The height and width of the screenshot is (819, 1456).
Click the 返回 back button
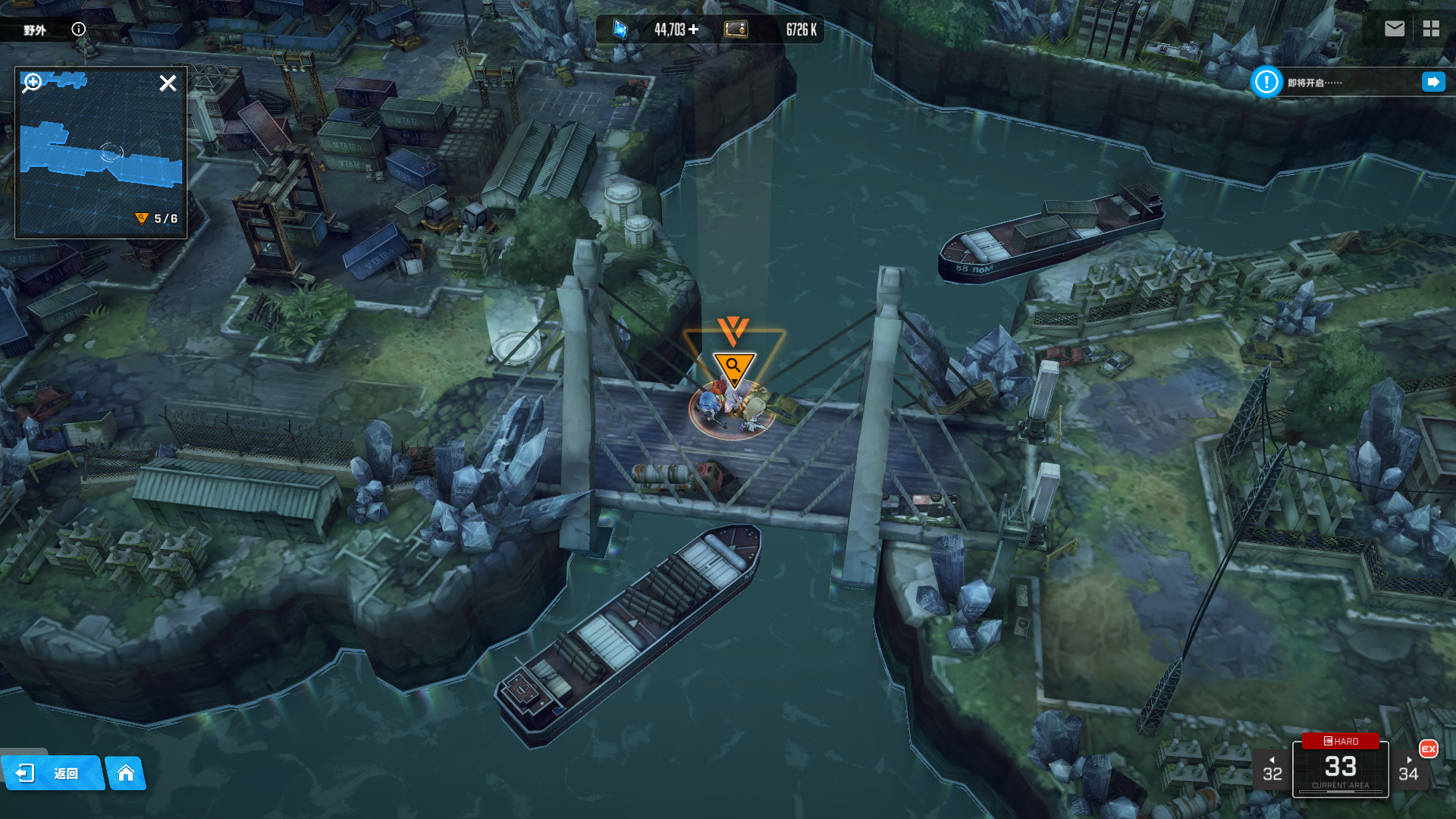[52, 773]
